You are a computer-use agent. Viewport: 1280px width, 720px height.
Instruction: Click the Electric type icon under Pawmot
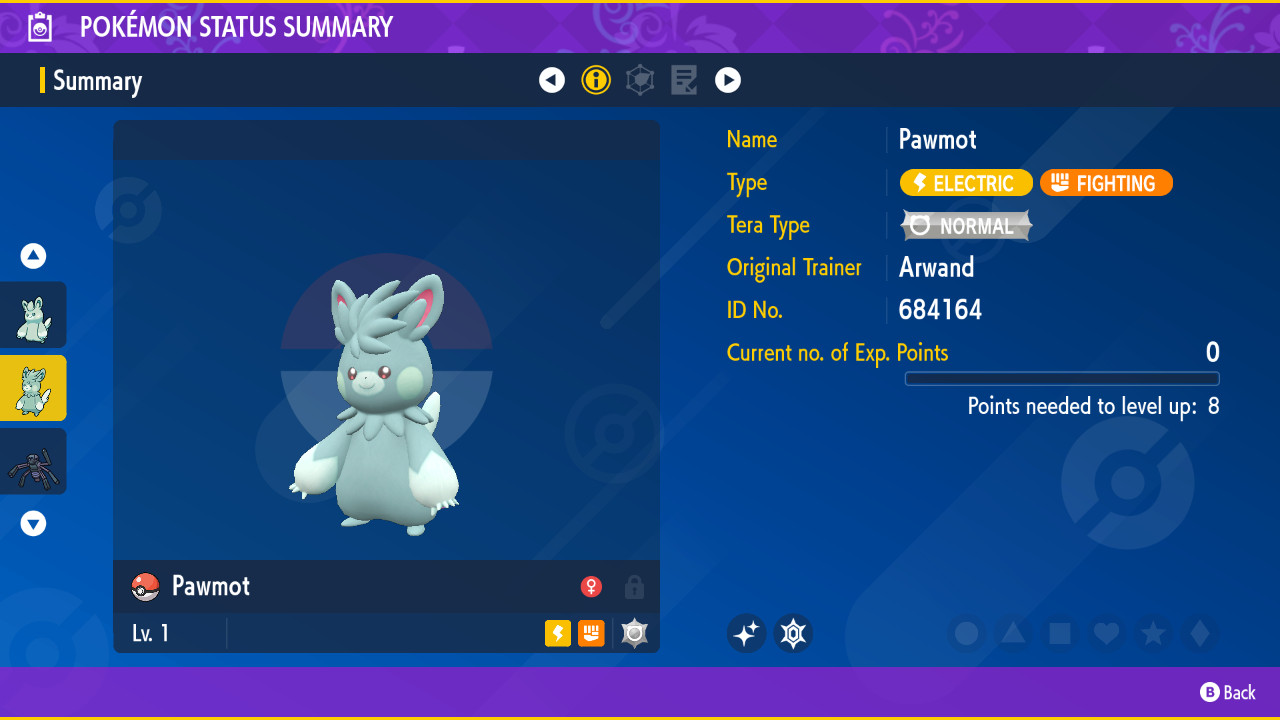558,633
